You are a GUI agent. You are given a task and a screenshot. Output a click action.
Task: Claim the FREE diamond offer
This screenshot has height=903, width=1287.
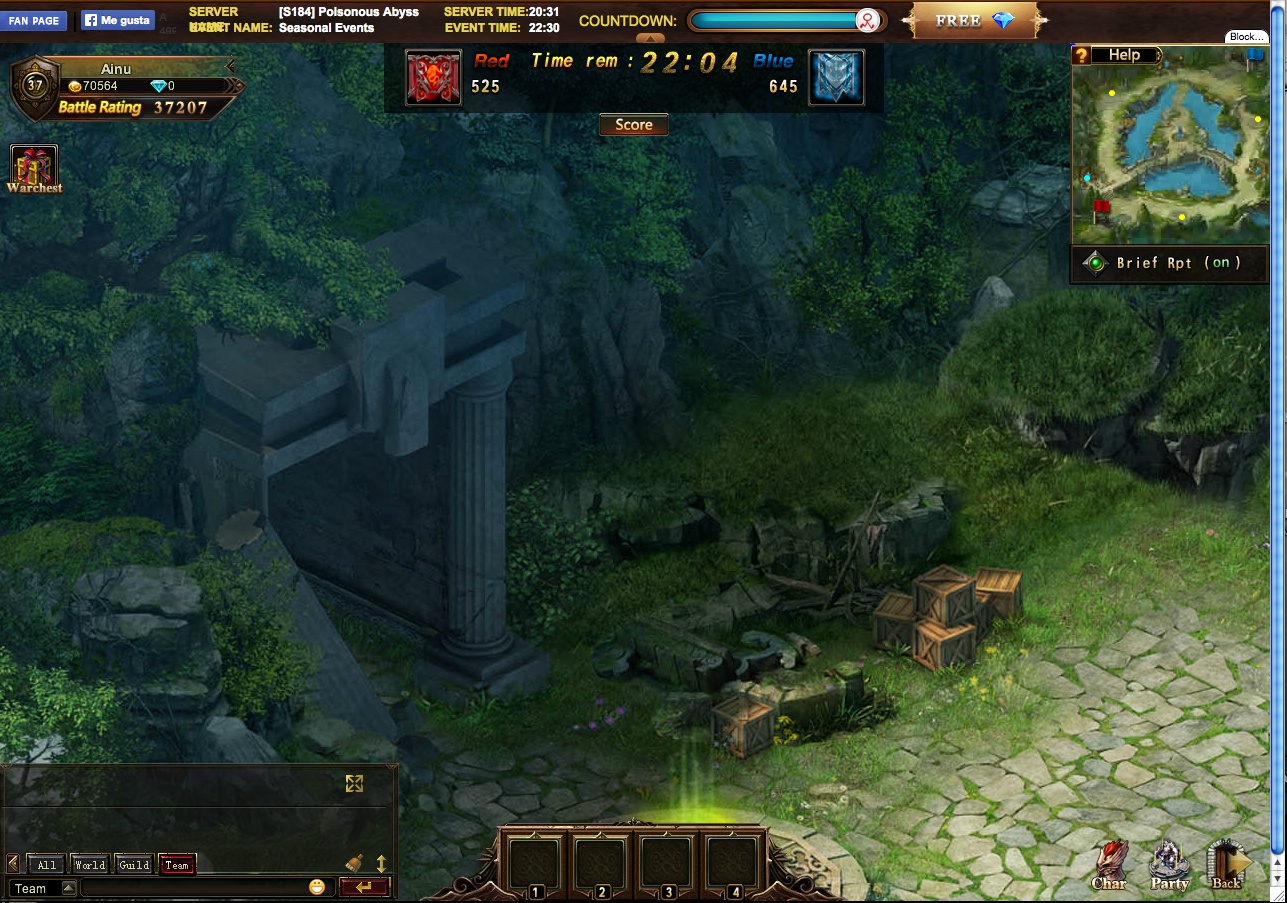pos(975,21)
